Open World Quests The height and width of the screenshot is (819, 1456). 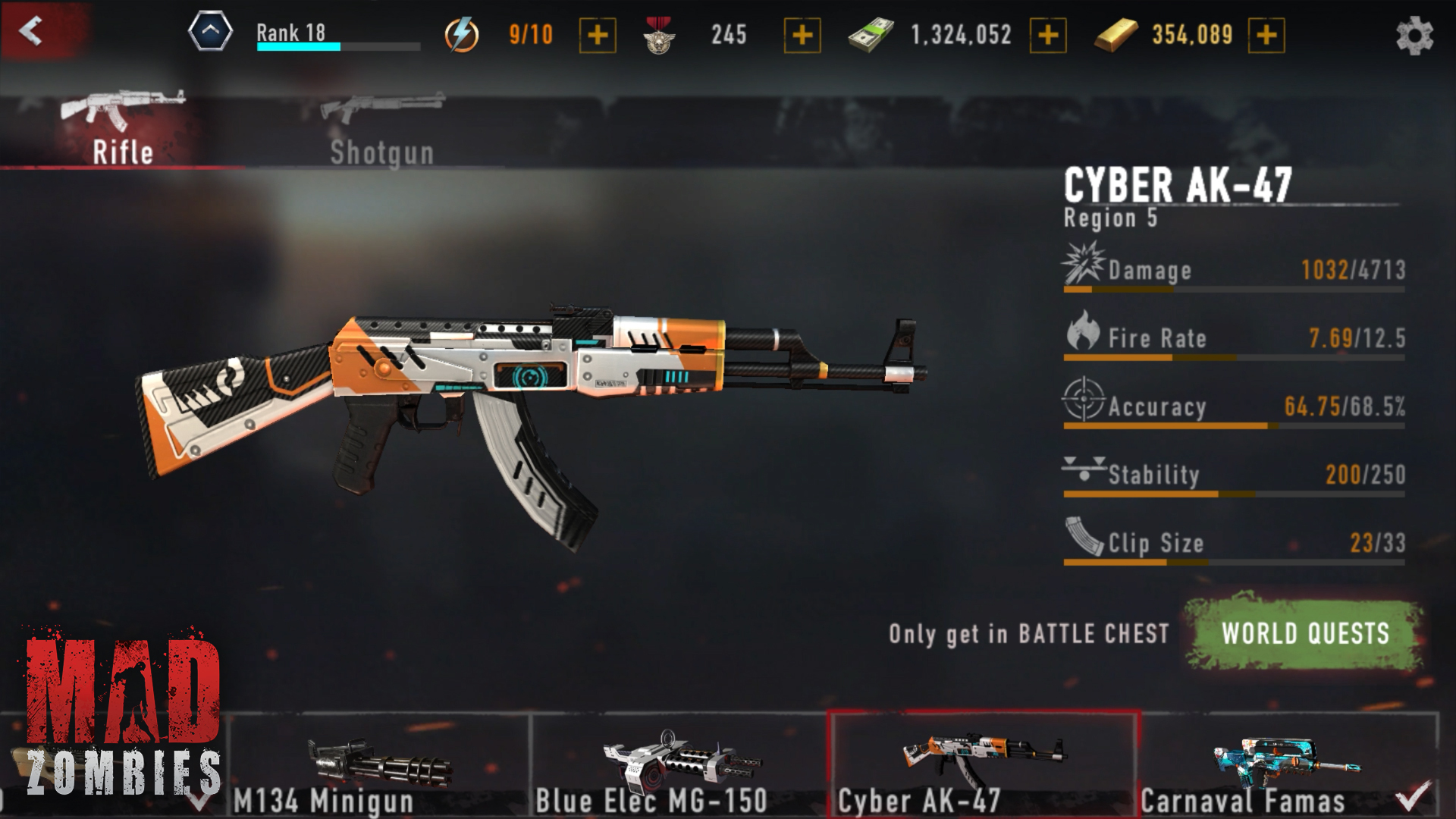1305,633
